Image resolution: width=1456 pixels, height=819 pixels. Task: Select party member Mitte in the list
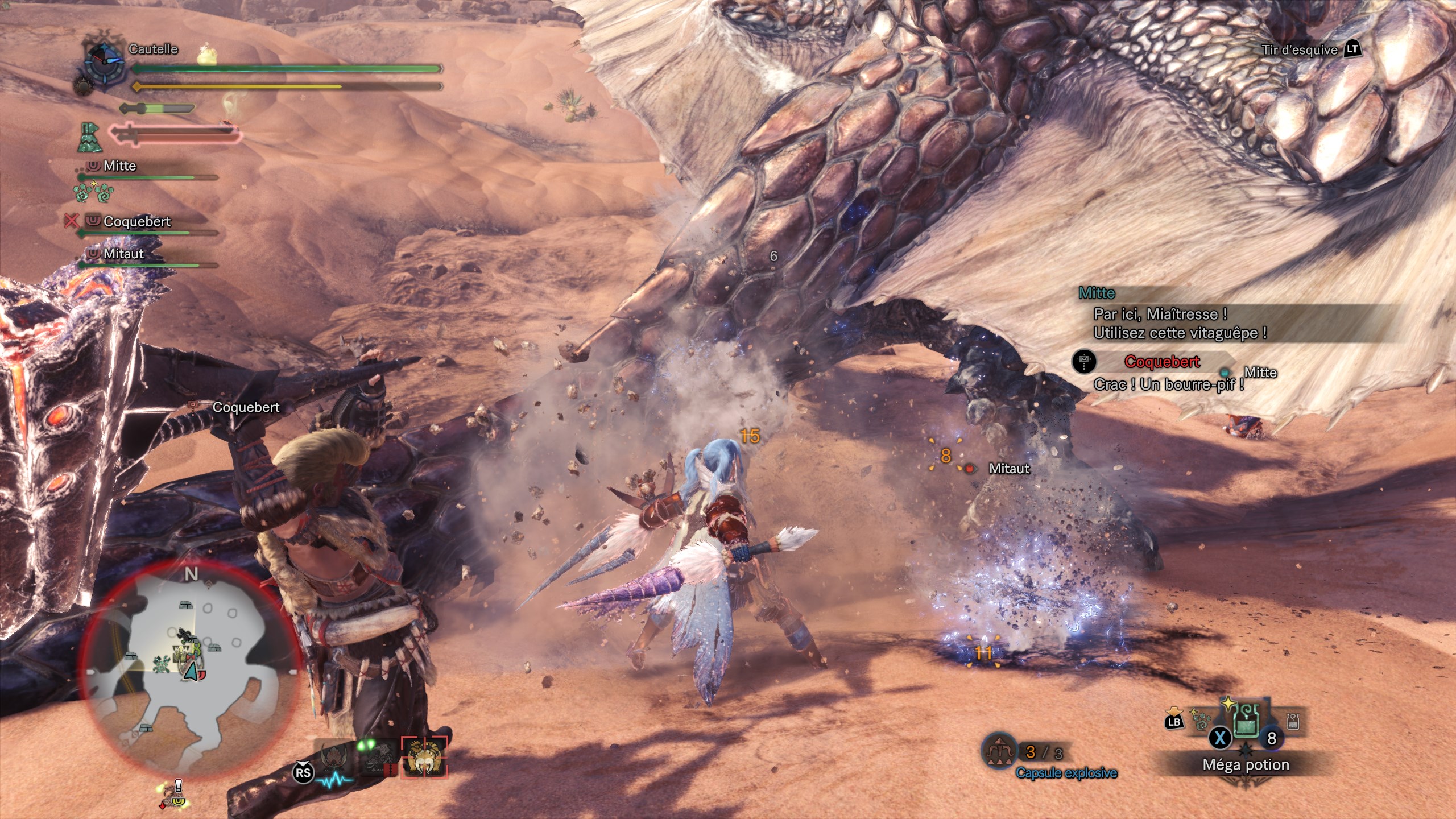[x=119, y=166]
